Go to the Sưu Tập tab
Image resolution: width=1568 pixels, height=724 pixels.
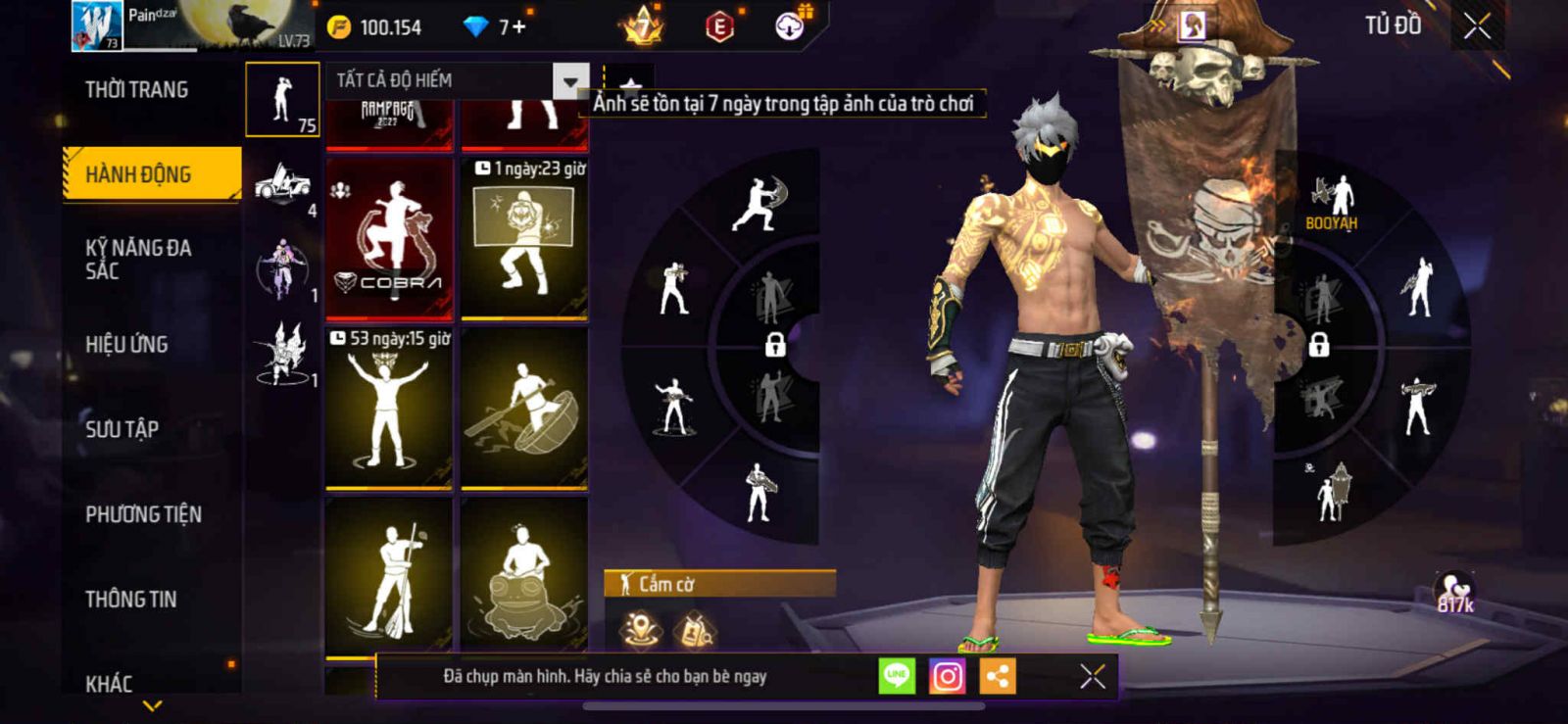point(122,428)
